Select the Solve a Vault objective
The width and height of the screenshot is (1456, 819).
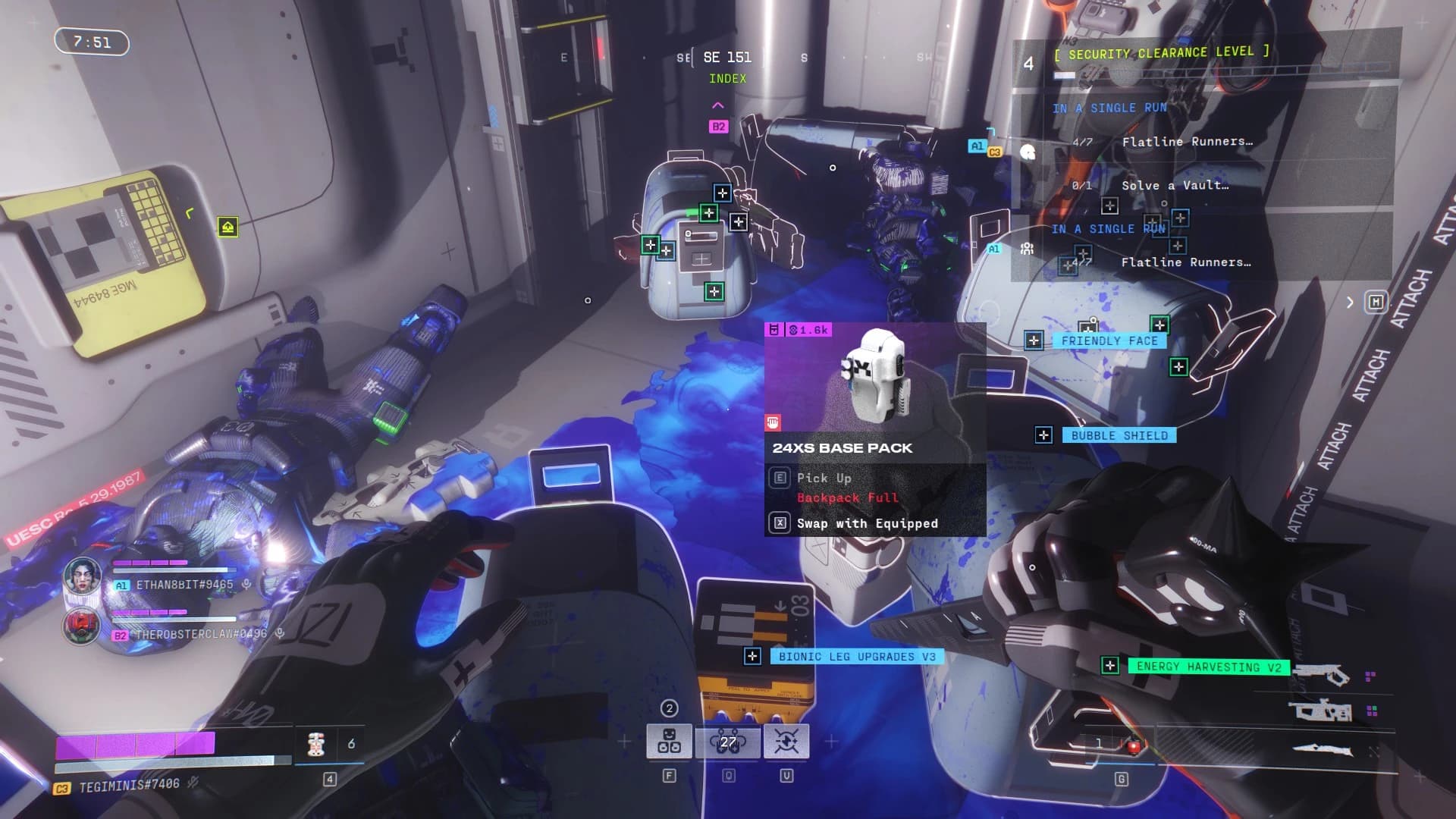coord(1175,186)
